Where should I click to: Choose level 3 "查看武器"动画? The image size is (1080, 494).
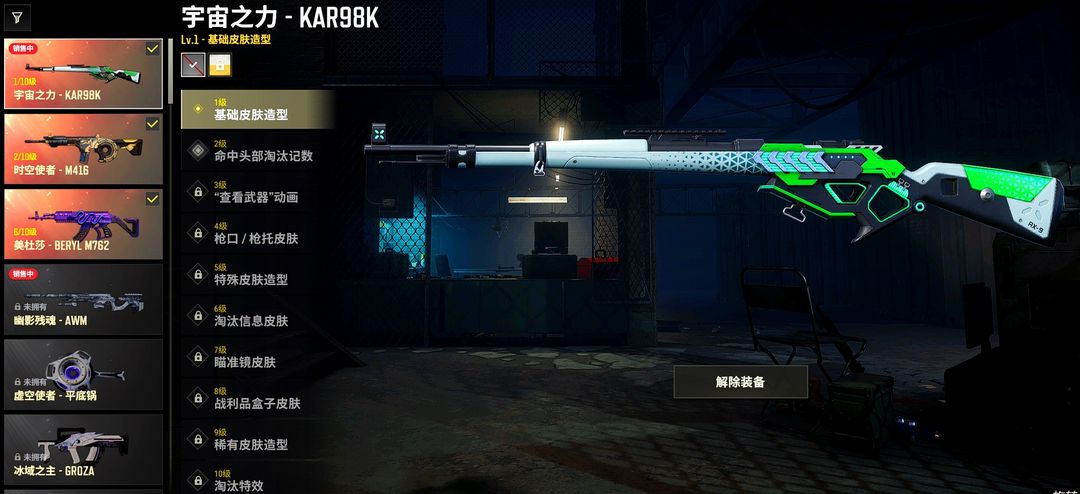(x=257, y=192)
